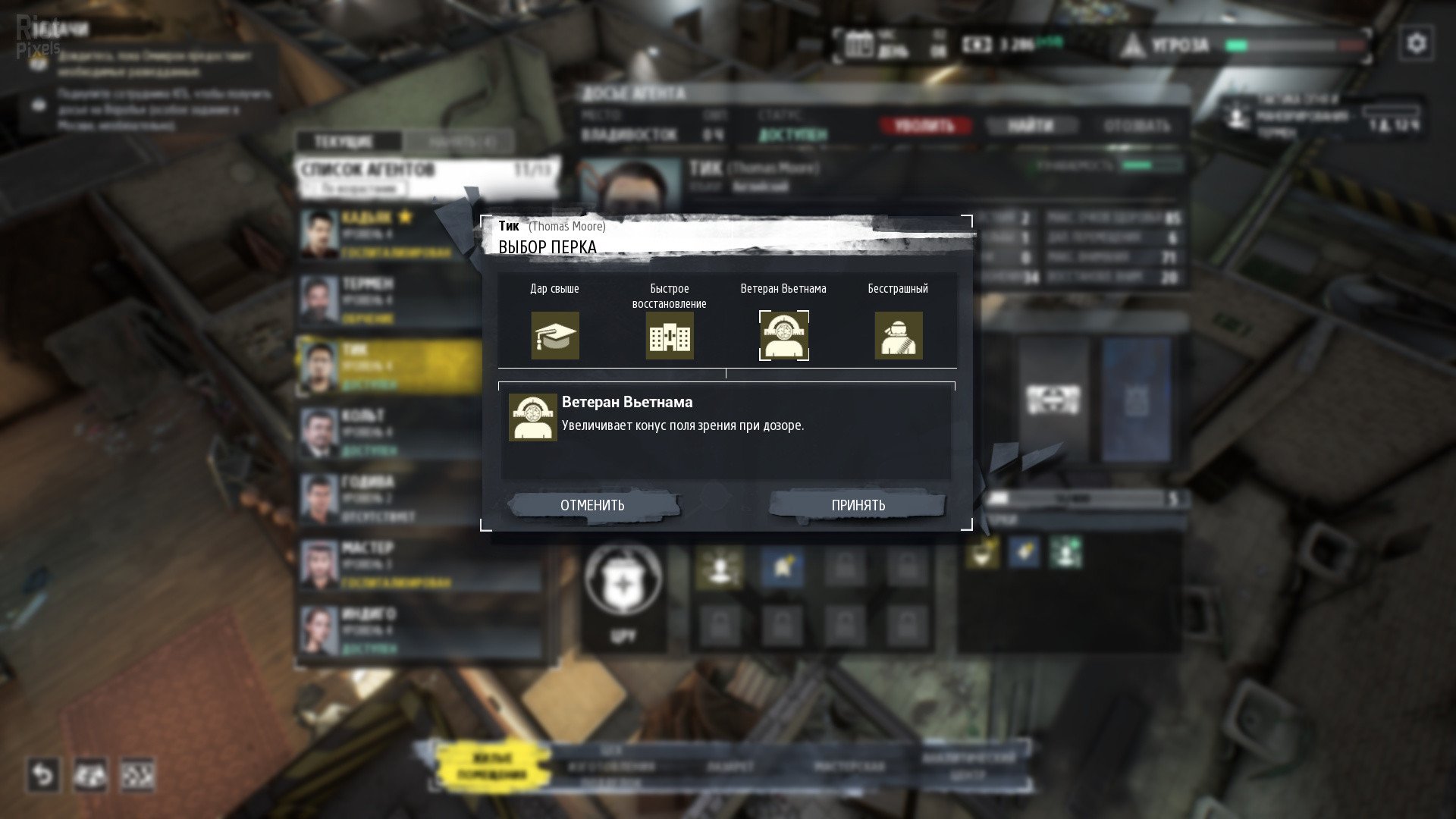The height and width of the screenshot is (819, 1456).
Task: Locate the agent with Найти button
Action: tap(1031, 126)
